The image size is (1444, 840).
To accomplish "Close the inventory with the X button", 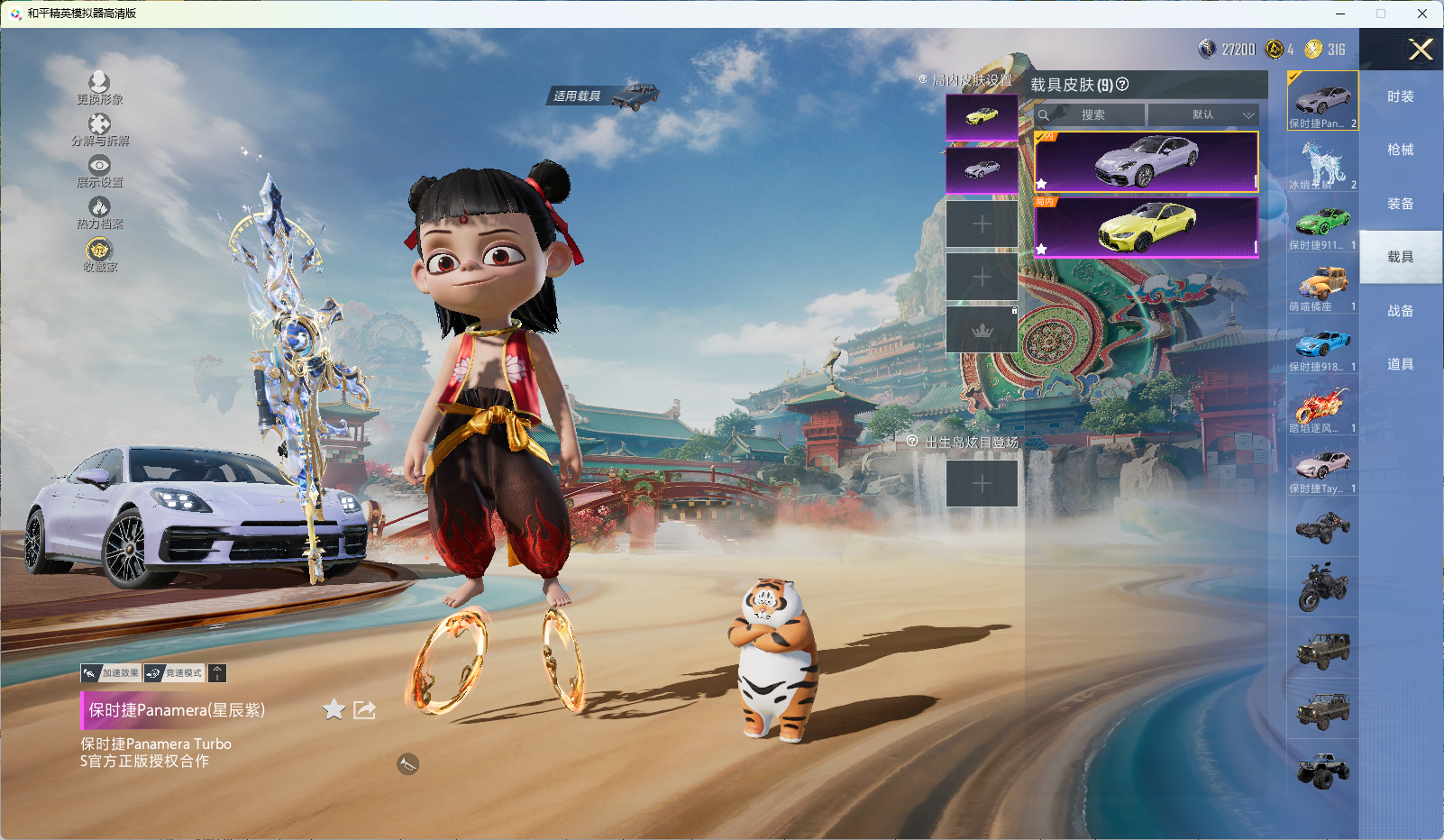I will tap(1421, 50).
